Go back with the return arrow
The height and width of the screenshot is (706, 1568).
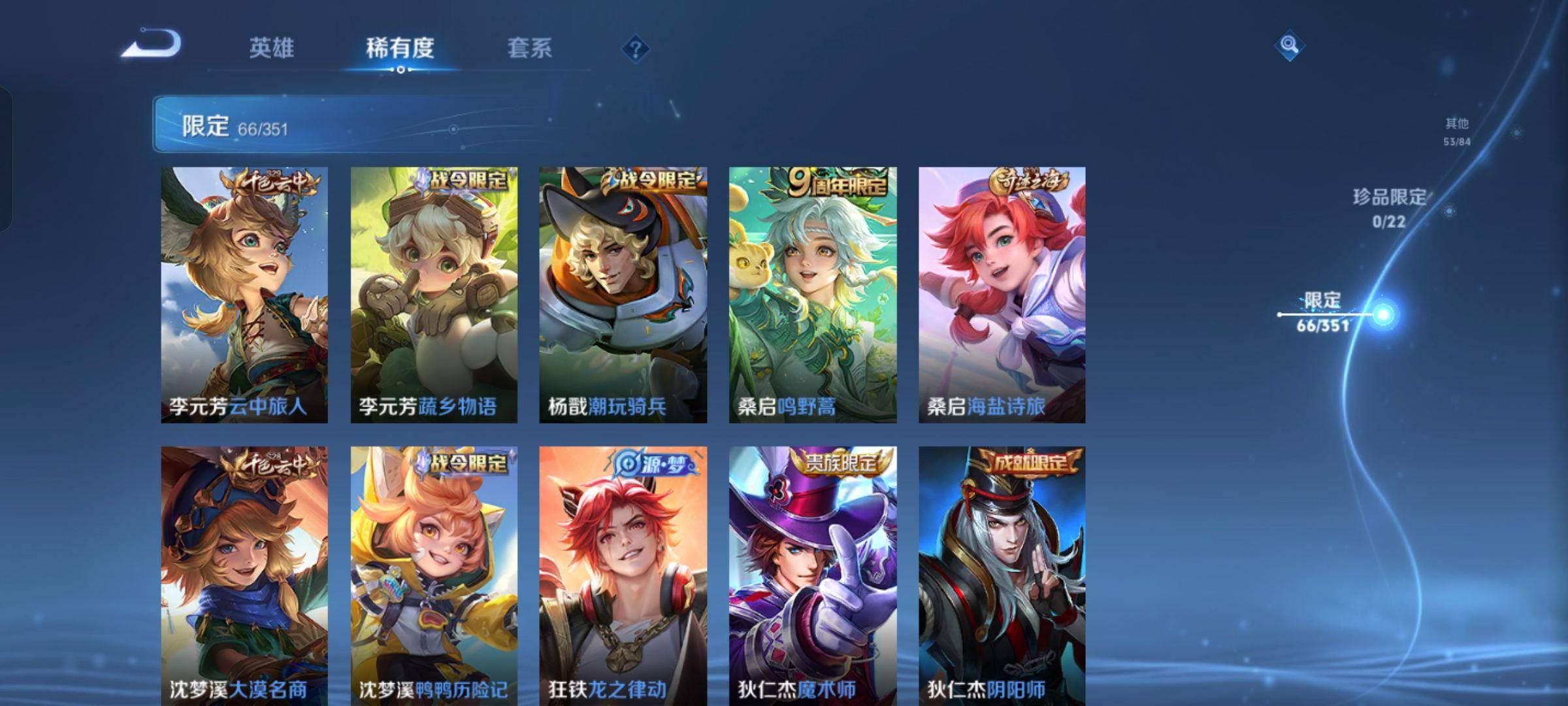[152, 44]
